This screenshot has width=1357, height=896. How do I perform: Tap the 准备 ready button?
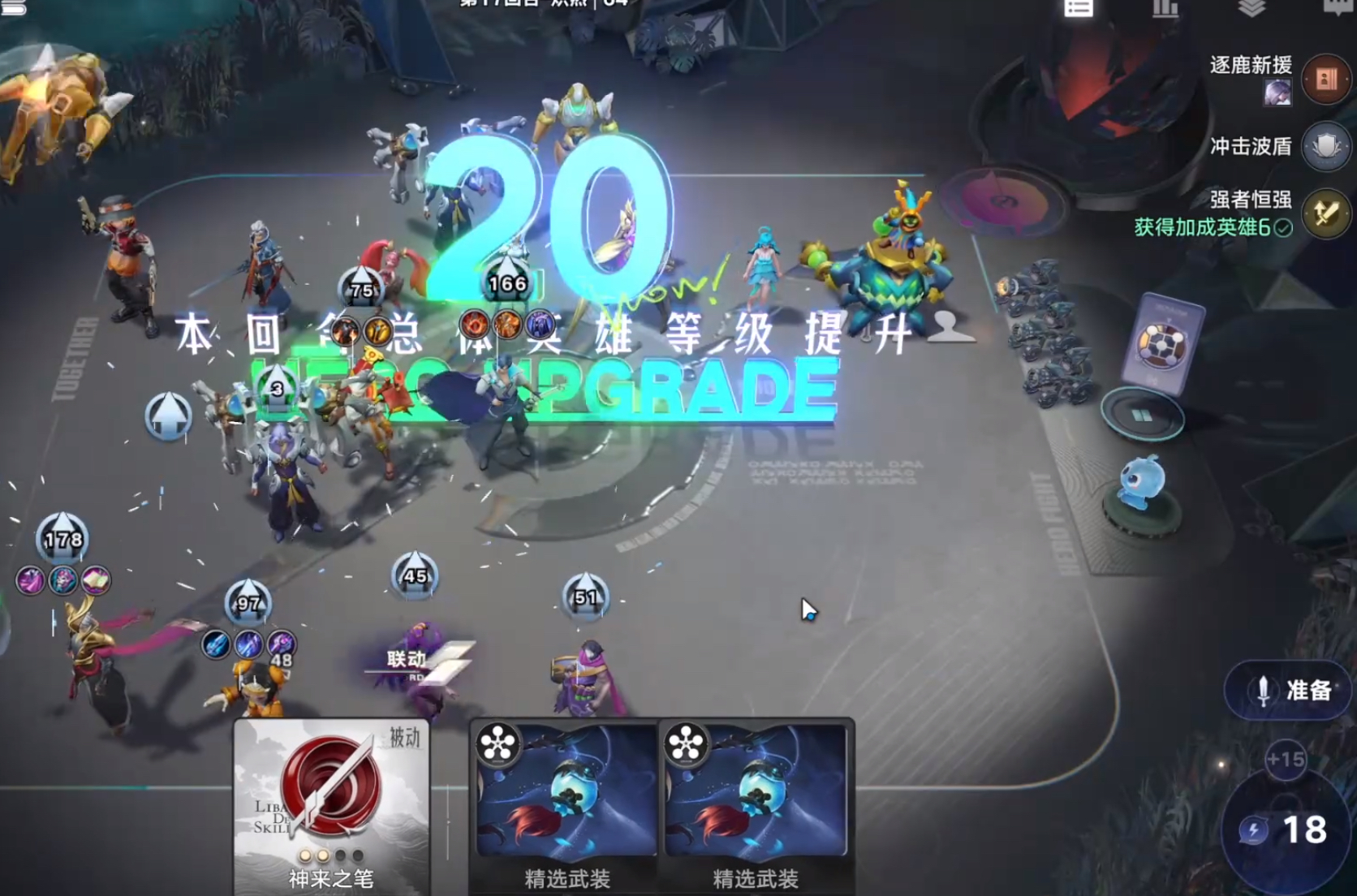[1290, 690]
